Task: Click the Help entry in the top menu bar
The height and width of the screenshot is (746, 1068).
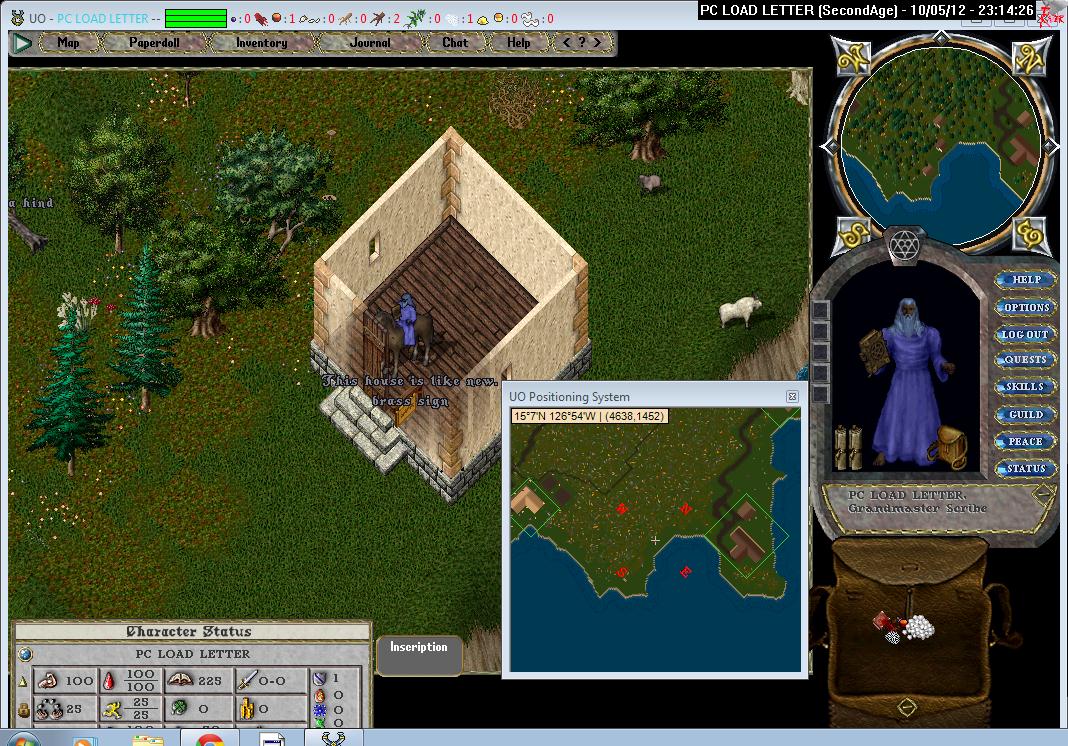Action: (x=518, y=43)
